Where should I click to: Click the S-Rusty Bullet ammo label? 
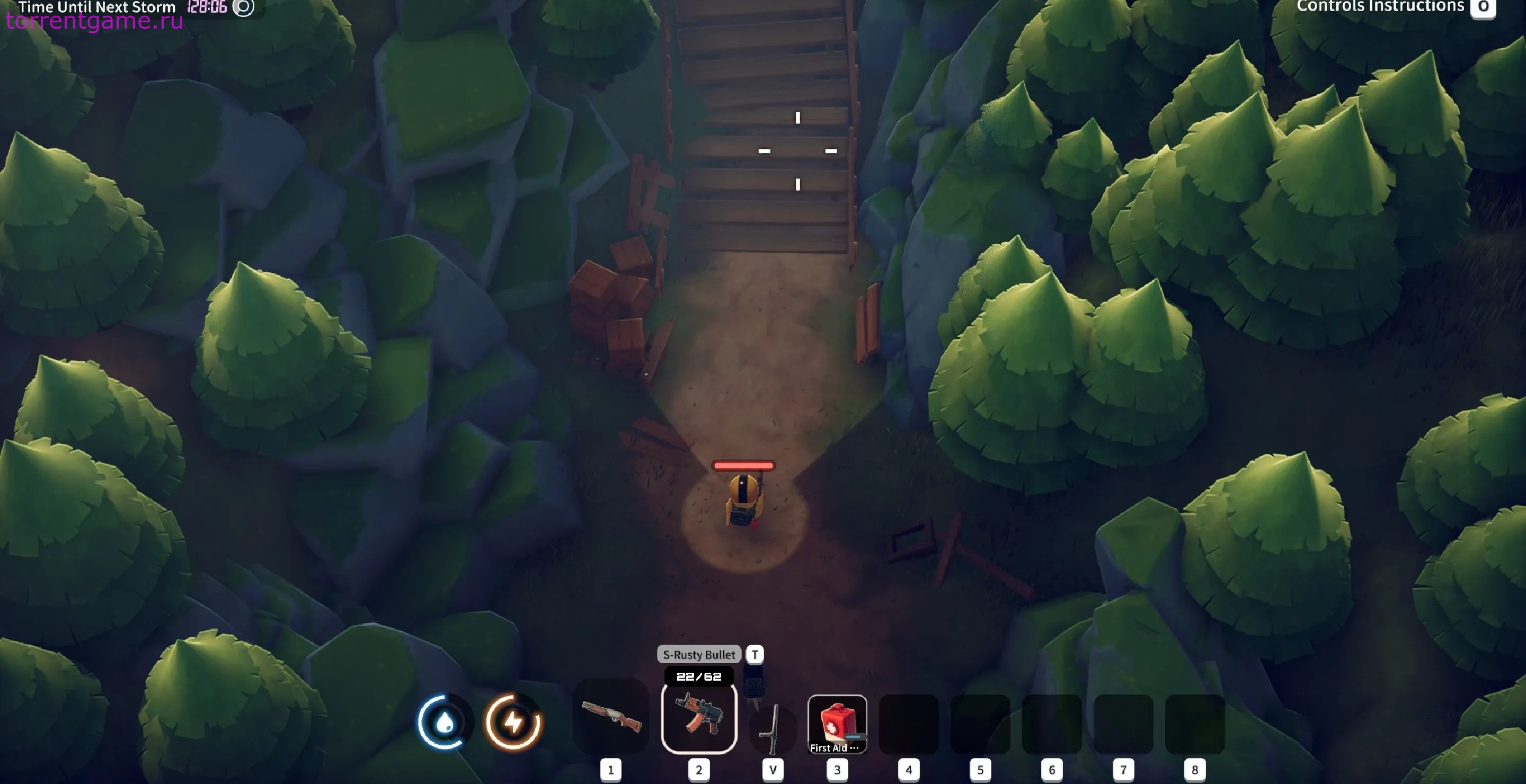pos(698,654)
